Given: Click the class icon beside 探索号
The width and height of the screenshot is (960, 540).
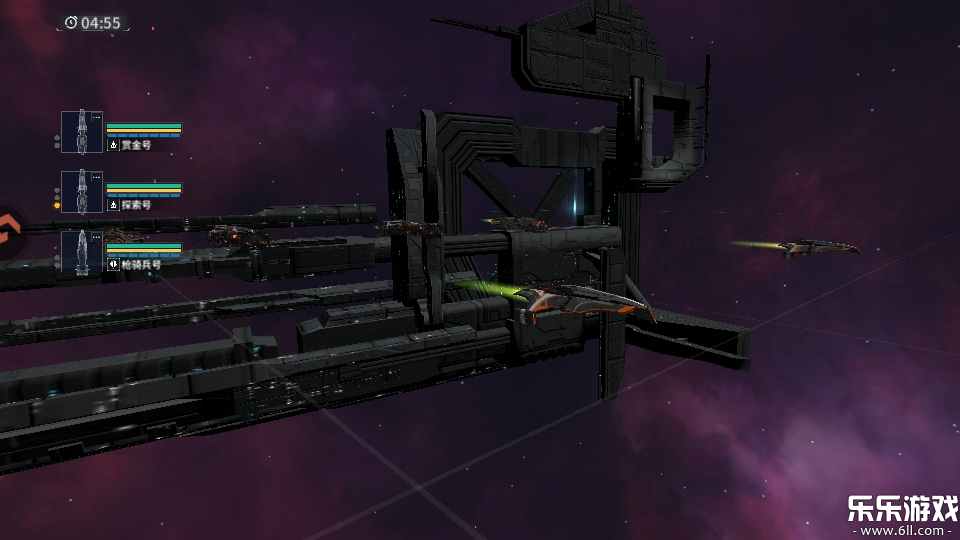Looking at the screenshot, I should (x=113, y=205).
